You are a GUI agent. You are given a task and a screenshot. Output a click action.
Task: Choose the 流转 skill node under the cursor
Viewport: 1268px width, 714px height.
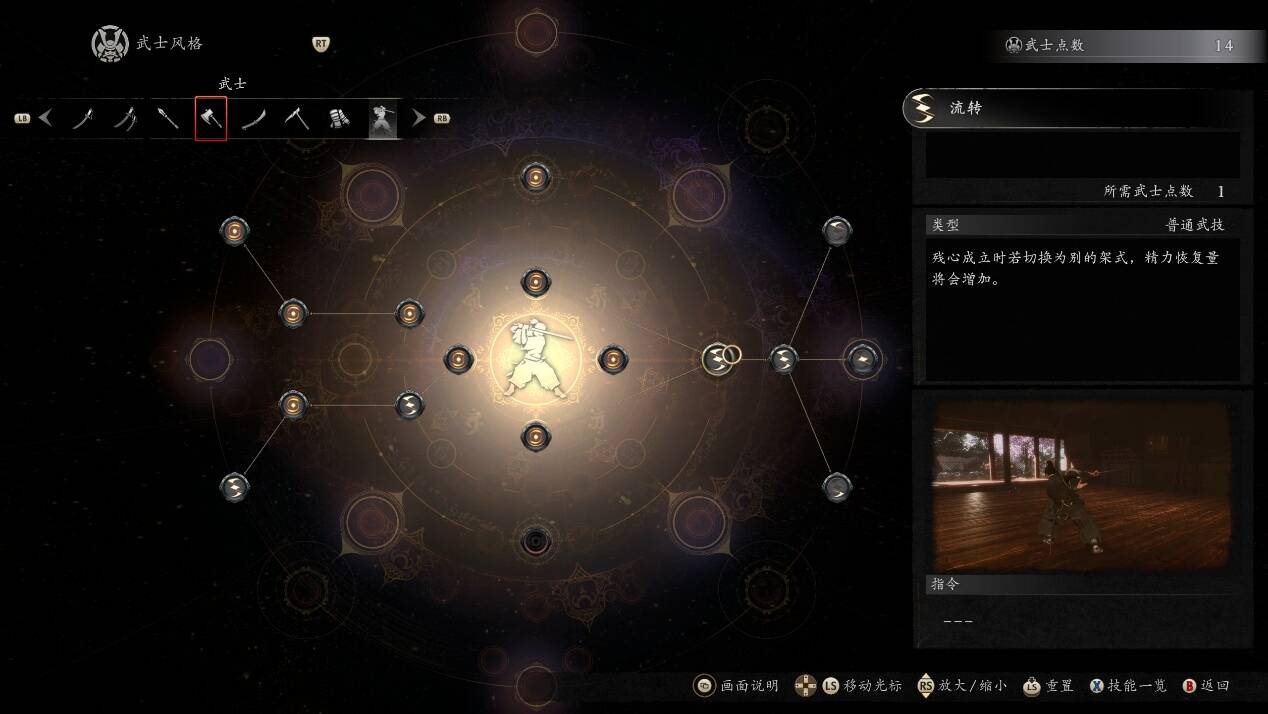[717, 358]
